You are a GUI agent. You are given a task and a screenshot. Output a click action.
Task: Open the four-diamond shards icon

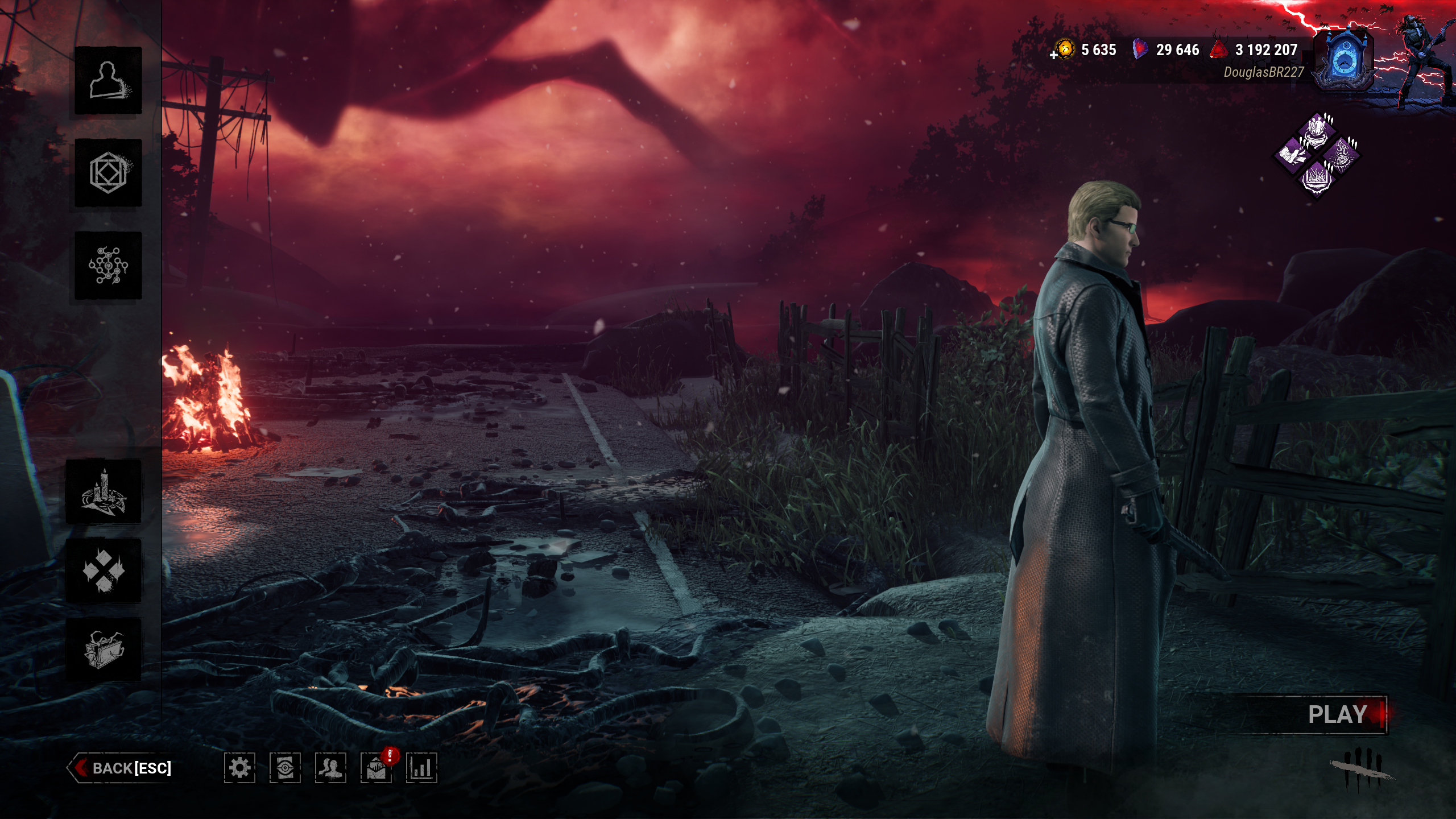pyautogui.click(x=104, y=570)
